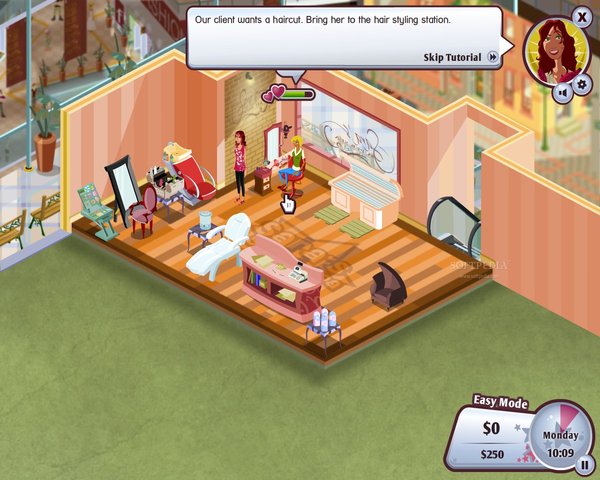Screen dimensions: 600x480
Task: Close the game with the X button
Action: pos(583,16)
